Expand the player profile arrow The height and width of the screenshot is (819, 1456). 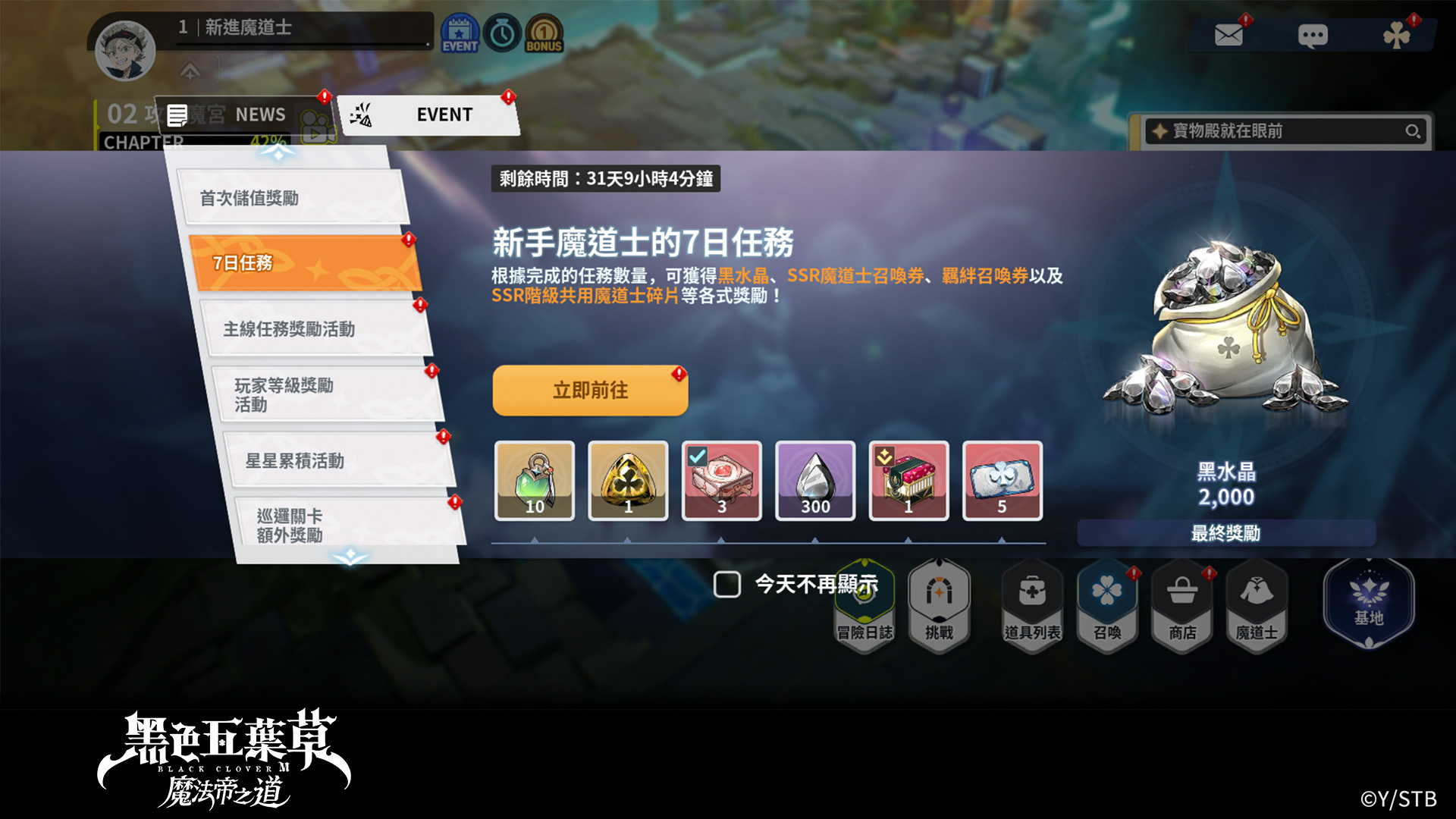pos(190,70)
